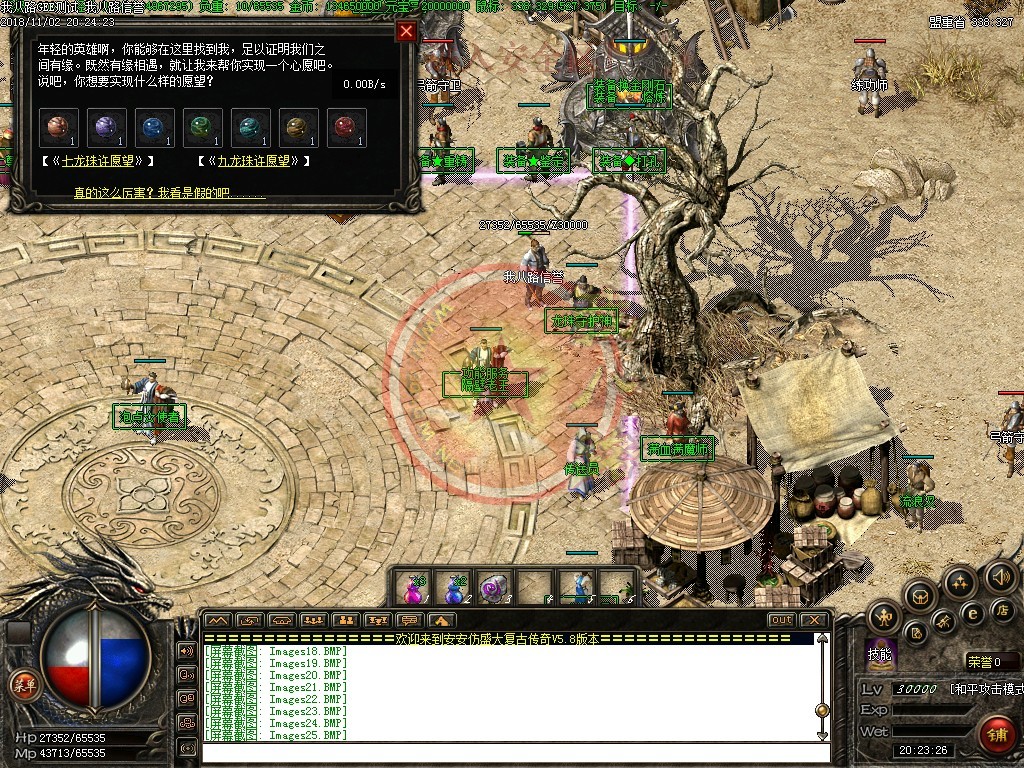The height and width of the screenshot is (768, 1024).
Task: Click the out button above the chat
Action: [781, 620]
